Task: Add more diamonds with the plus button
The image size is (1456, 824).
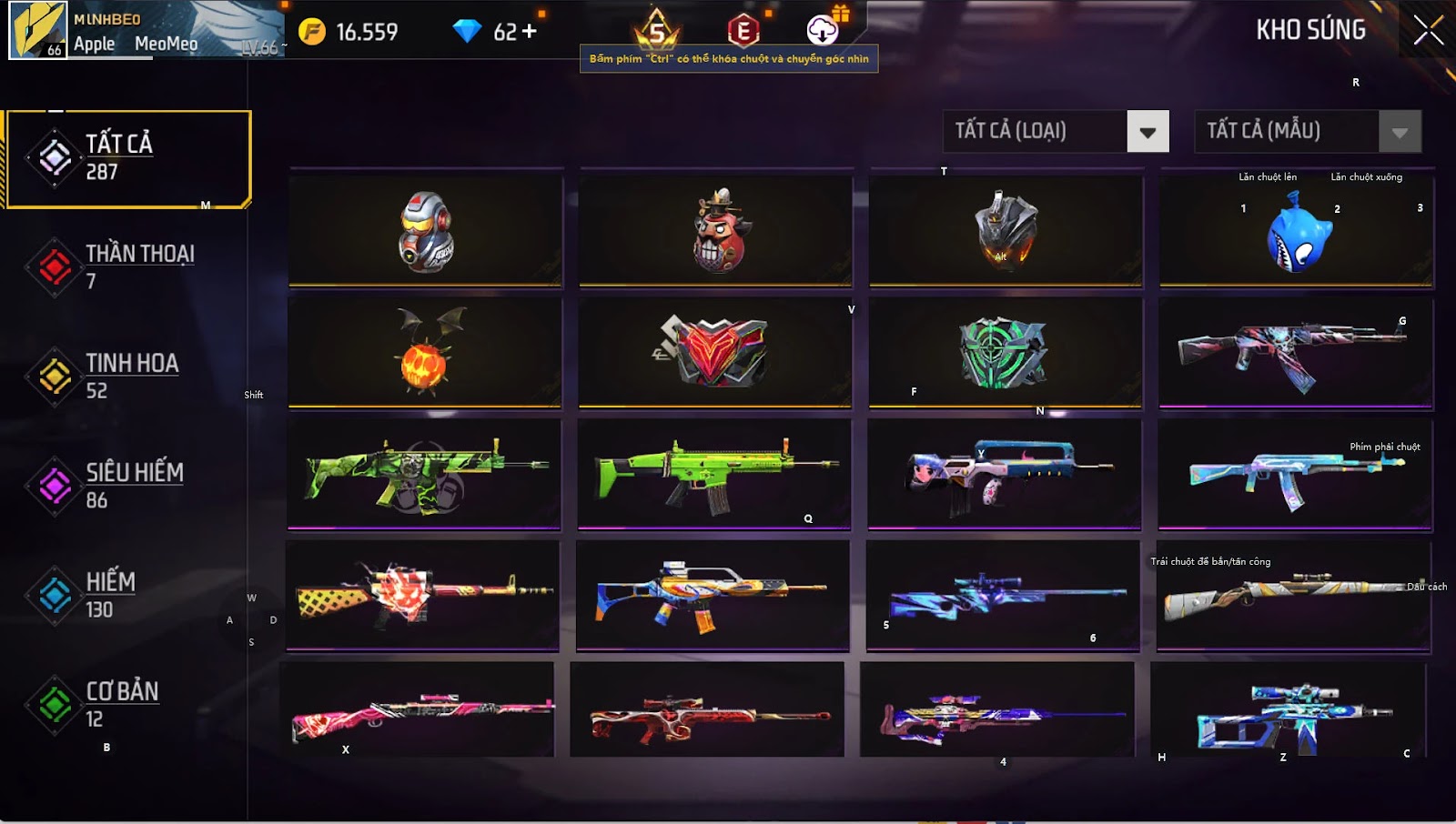Action: (x=529, y=32)
